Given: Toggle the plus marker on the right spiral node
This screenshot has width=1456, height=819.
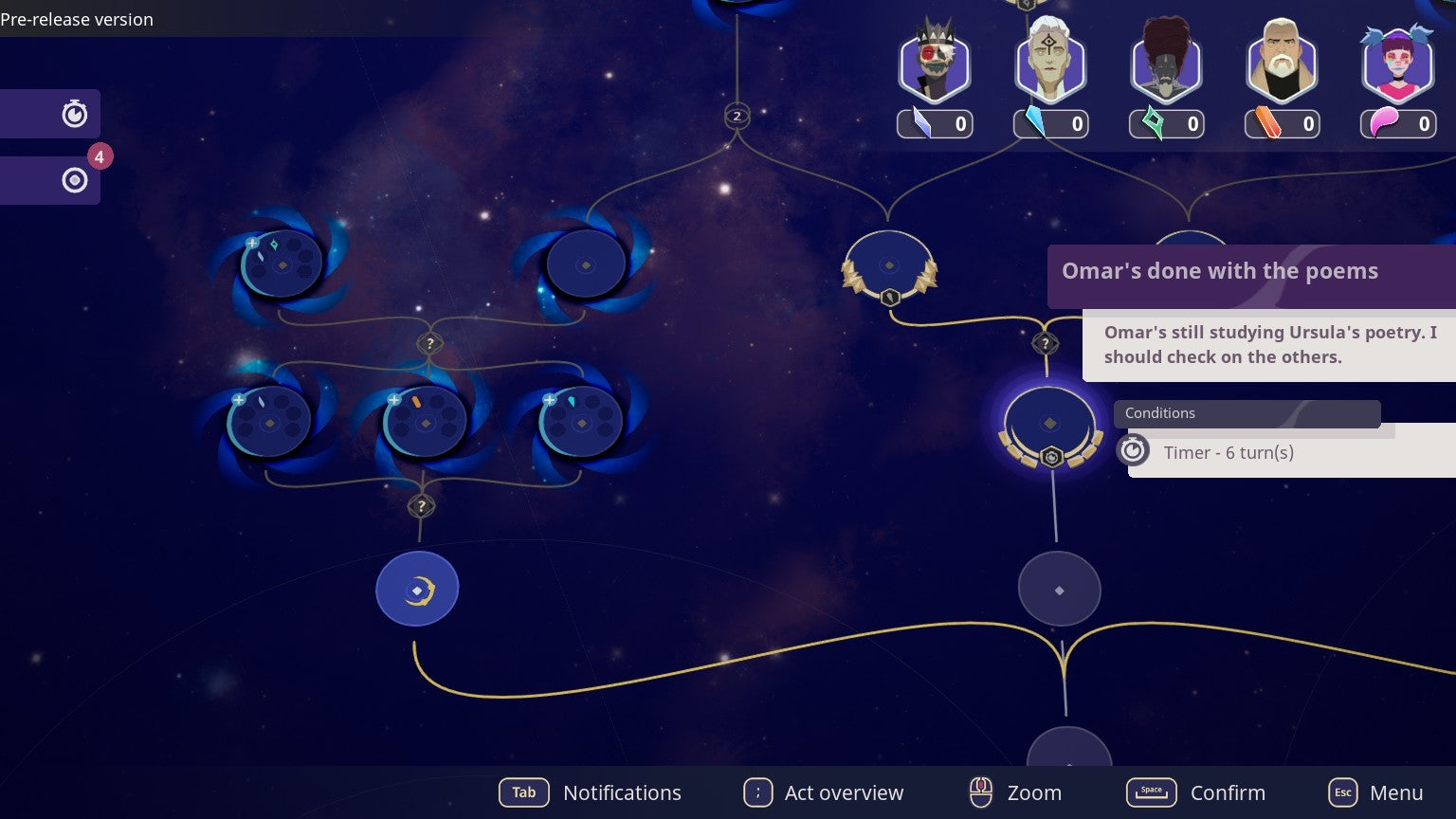Looking at the screenshot, I should click(548, 401).
